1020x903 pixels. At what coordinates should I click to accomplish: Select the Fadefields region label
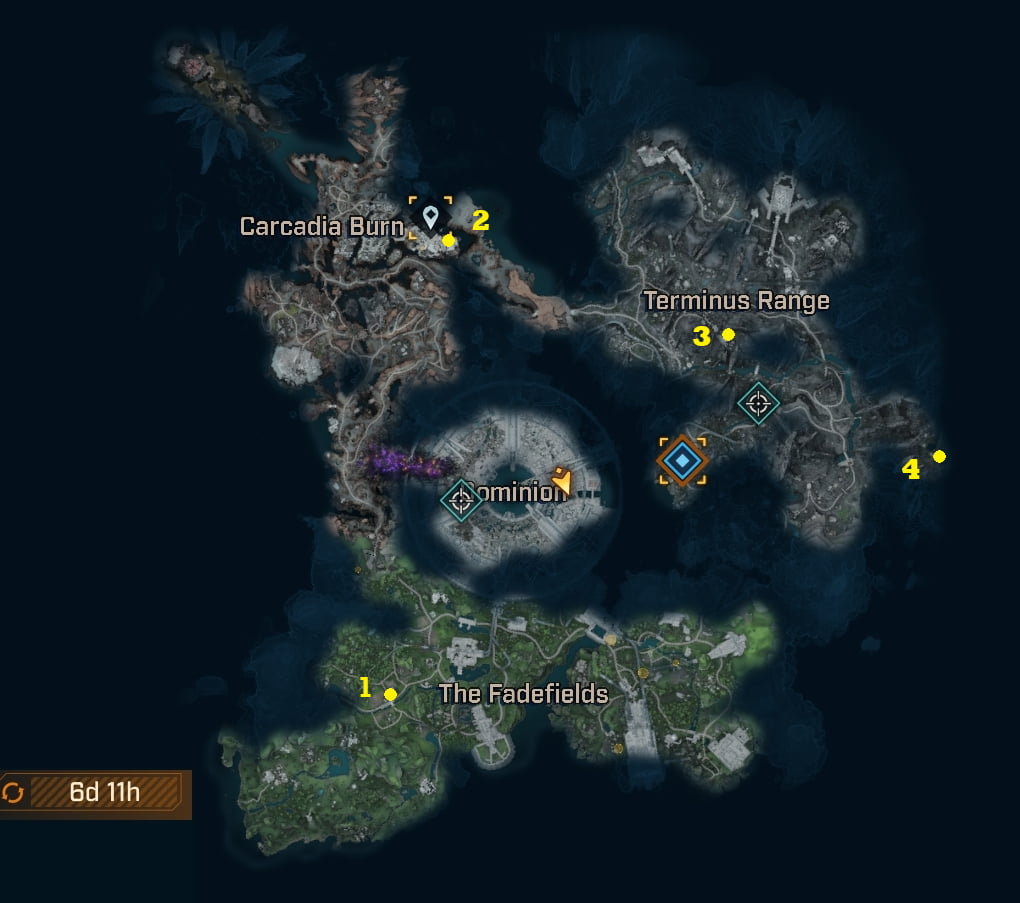[523, 693]
